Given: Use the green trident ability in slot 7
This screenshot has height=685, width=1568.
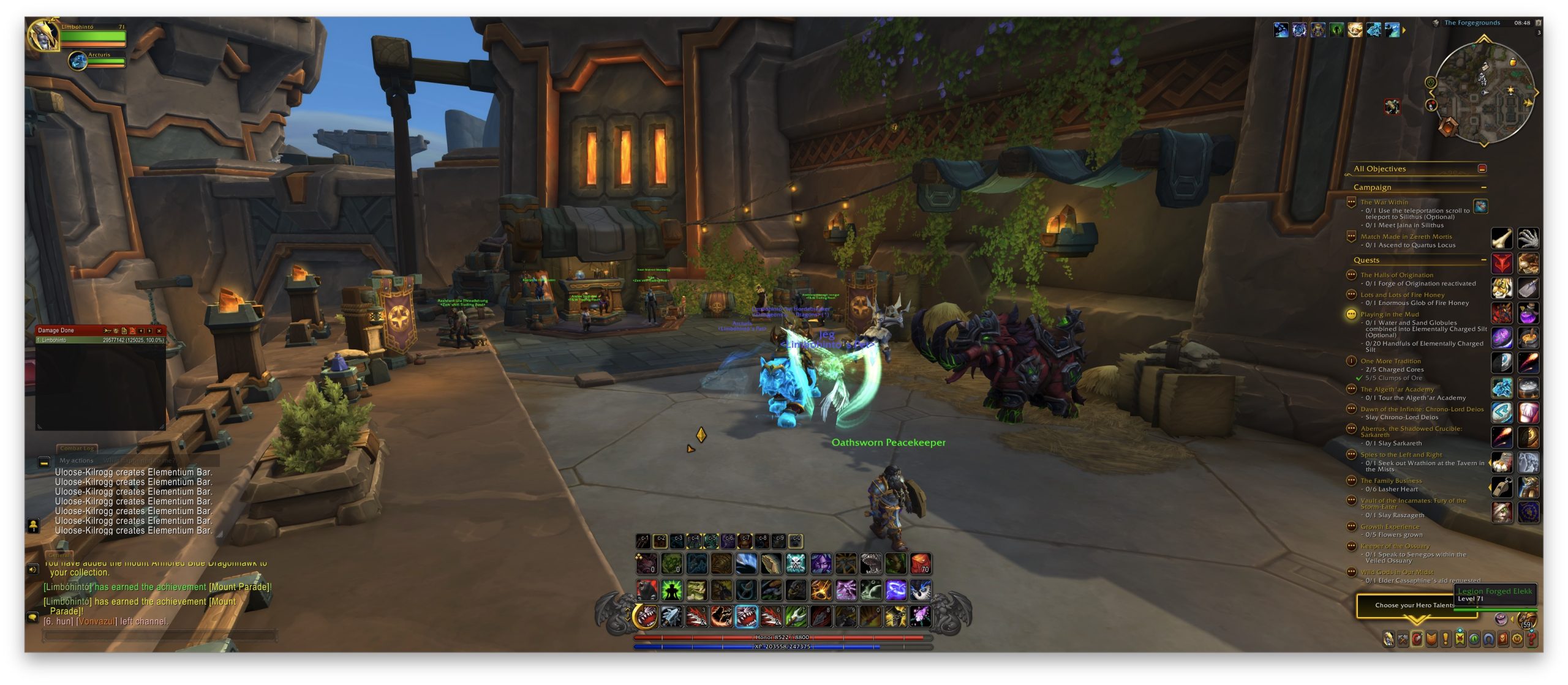Looking at the screenshot, I should [796, 617].
